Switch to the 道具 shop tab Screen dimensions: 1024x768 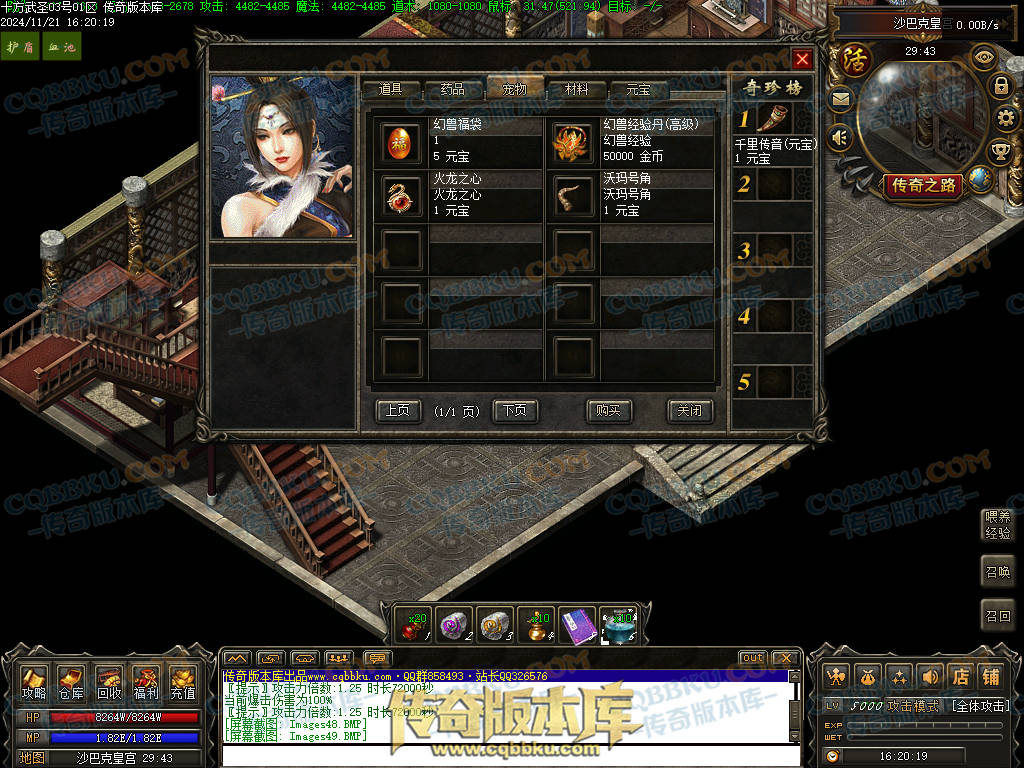(390, 89)
